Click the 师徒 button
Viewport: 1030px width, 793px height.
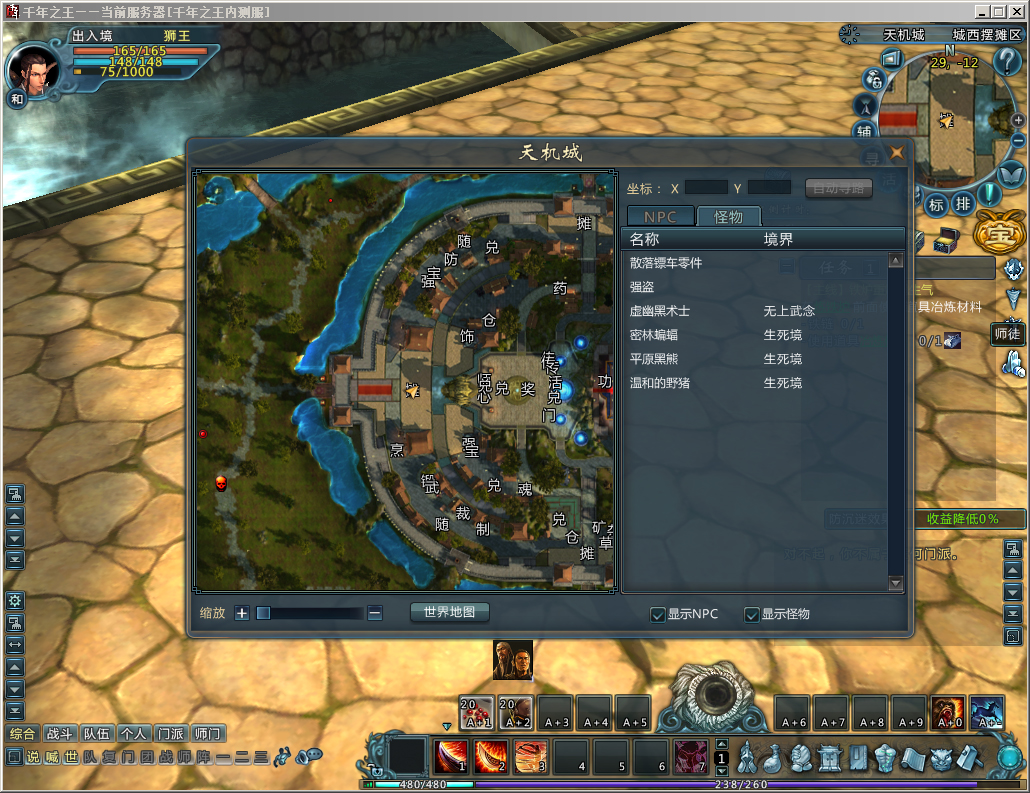(1006, 334)
